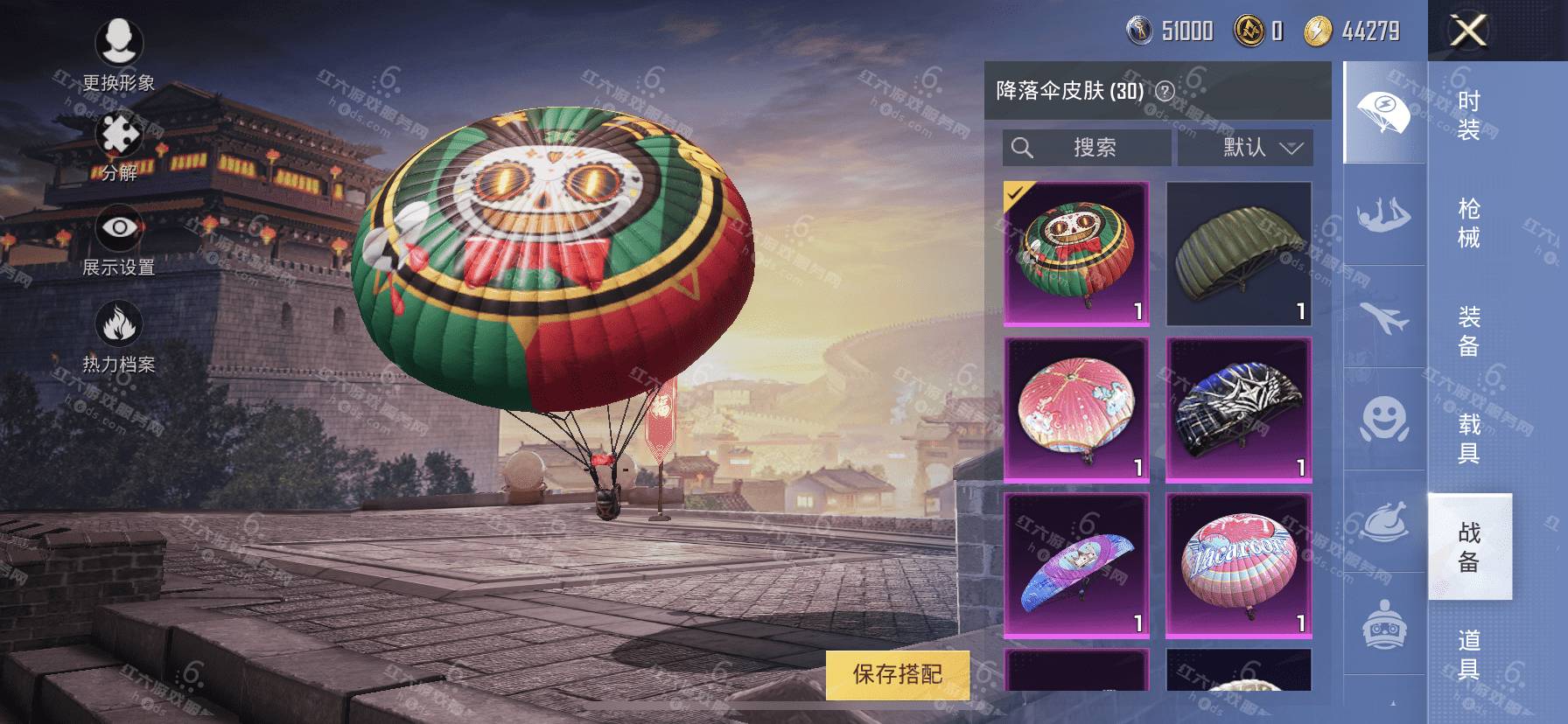Select the plain olive green parachute skin
Image resolution: width=1568 pixels, height=724 pixels.
click(x=1238, y=254)
